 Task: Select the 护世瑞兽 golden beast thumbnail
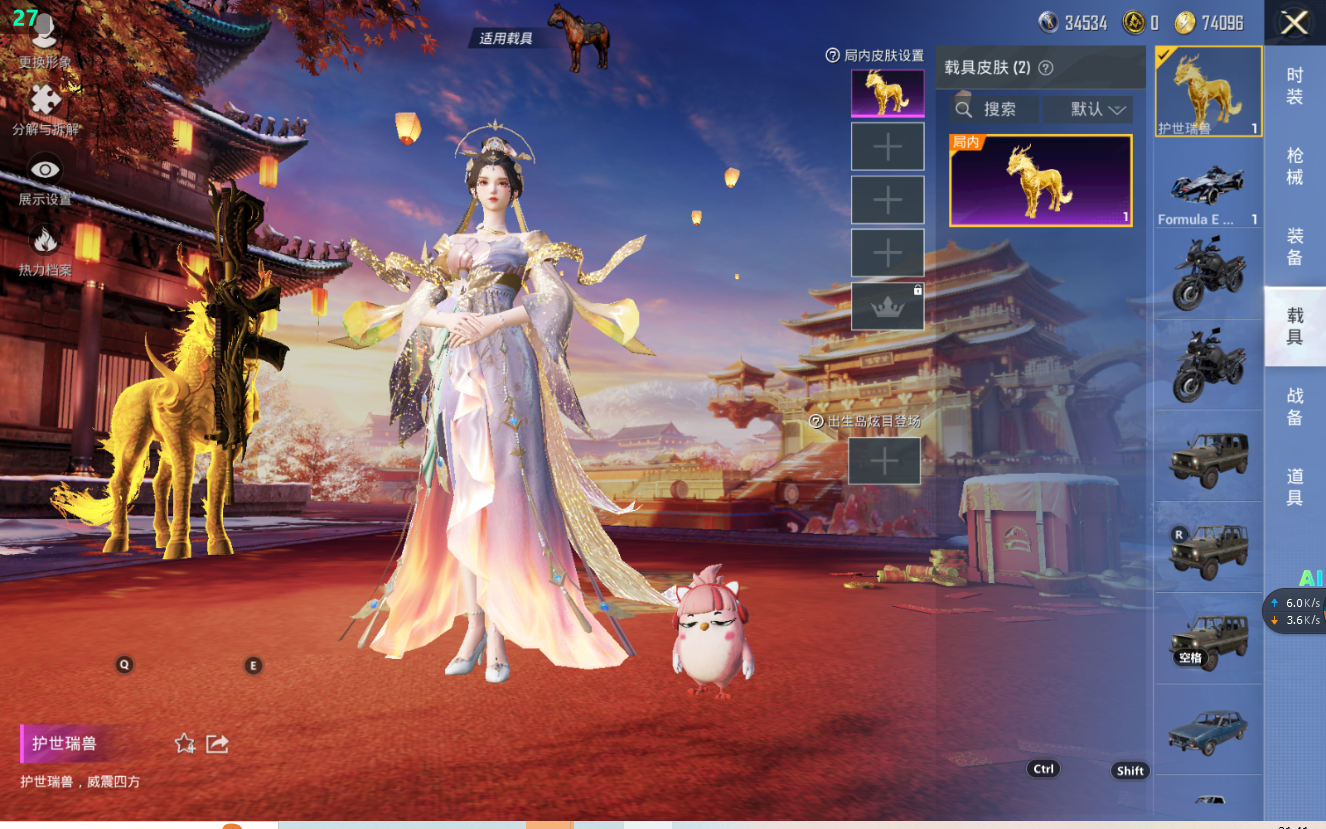(x=1208, y=91)
